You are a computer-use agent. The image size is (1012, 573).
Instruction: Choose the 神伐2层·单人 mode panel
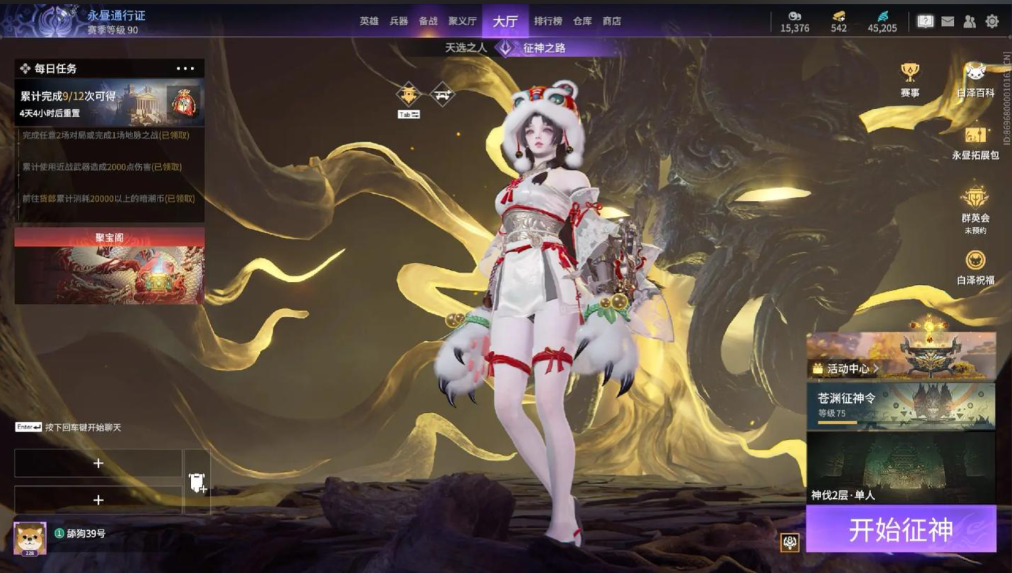click(x=900, y=468)
